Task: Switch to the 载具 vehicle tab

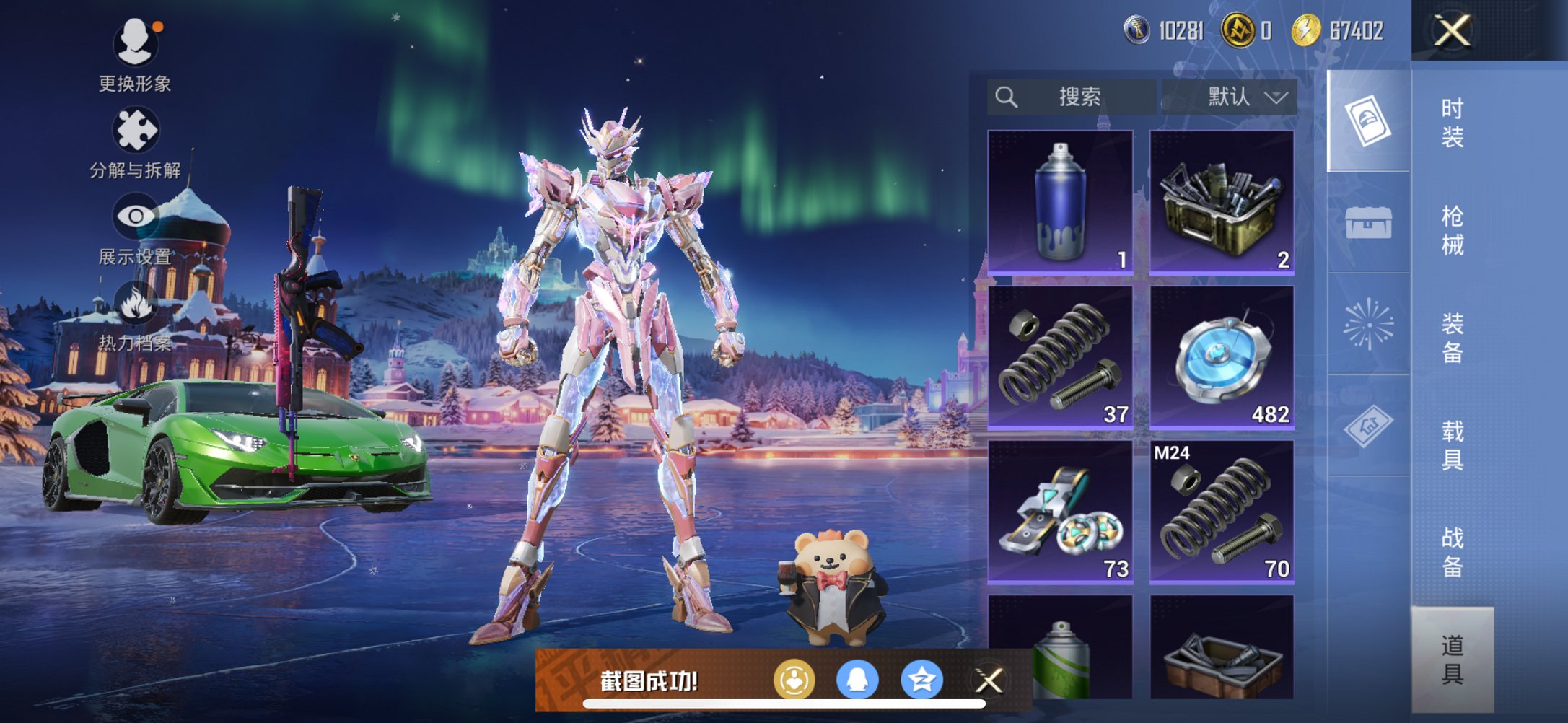Action: [x=1452, y=445]
